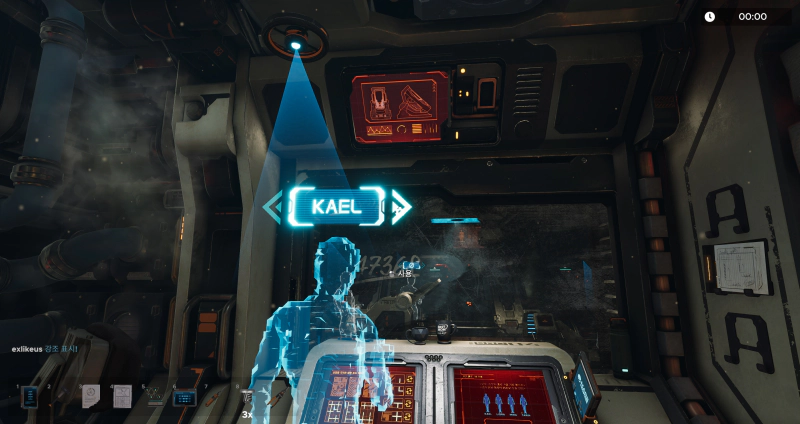Viewport: 800px width, 424px height.
Task: Choose the schematic sheet in hotbar slot 4
Action: pos(122,397)
